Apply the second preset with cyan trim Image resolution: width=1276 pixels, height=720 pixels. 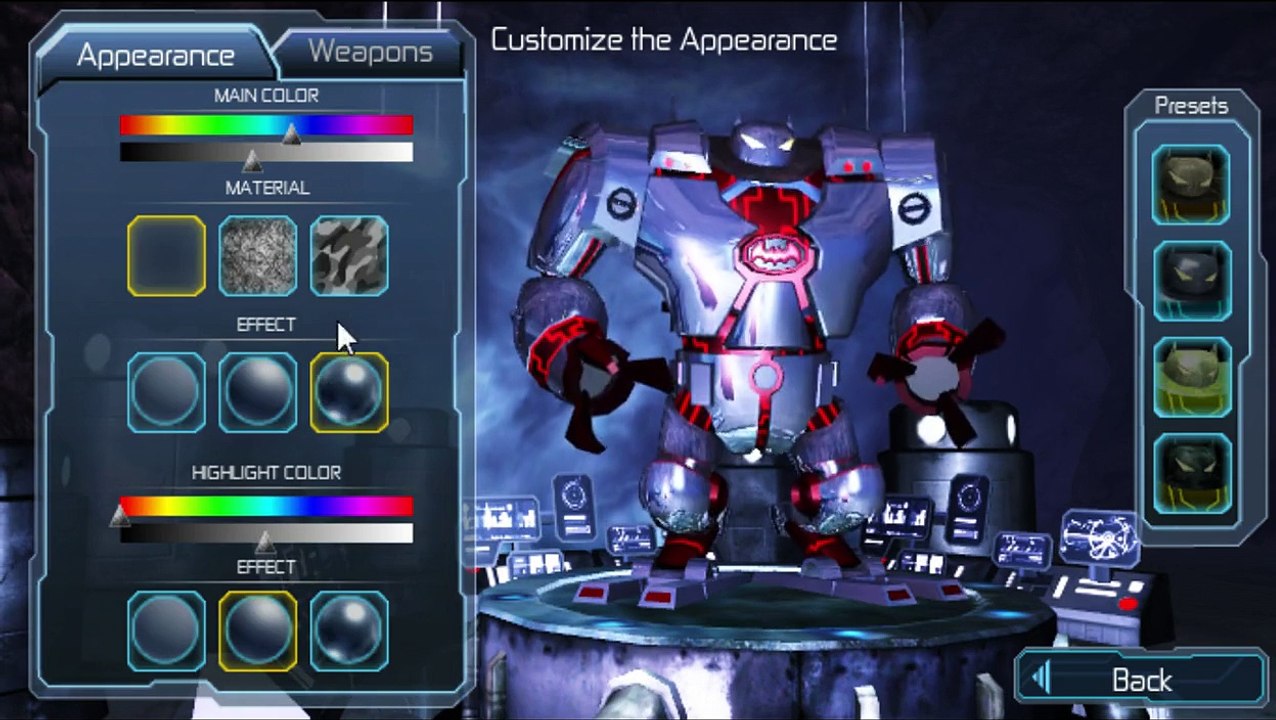(x=1191, y=281)
